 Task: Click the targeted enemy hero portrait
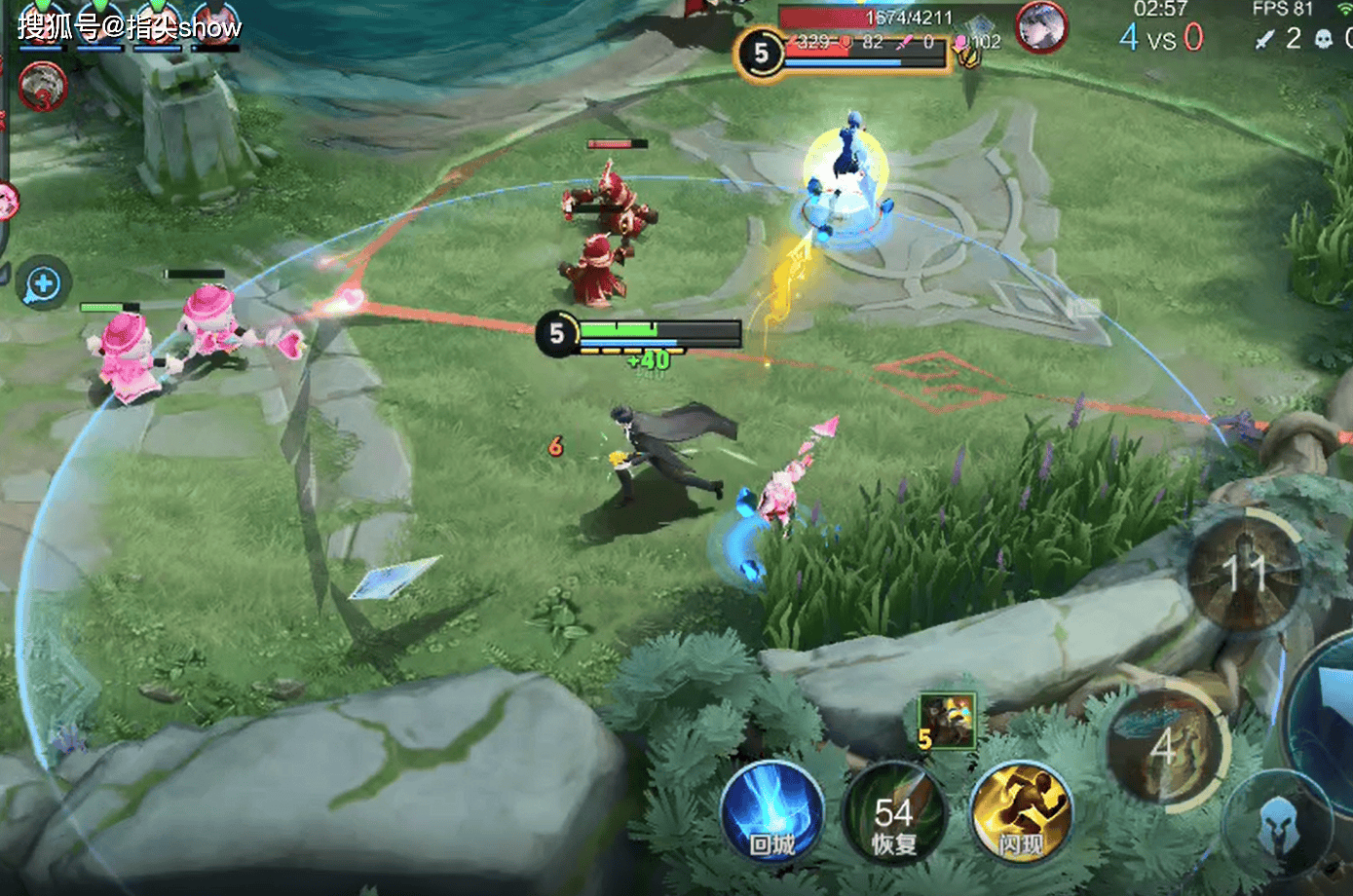tap(1041, 26)
